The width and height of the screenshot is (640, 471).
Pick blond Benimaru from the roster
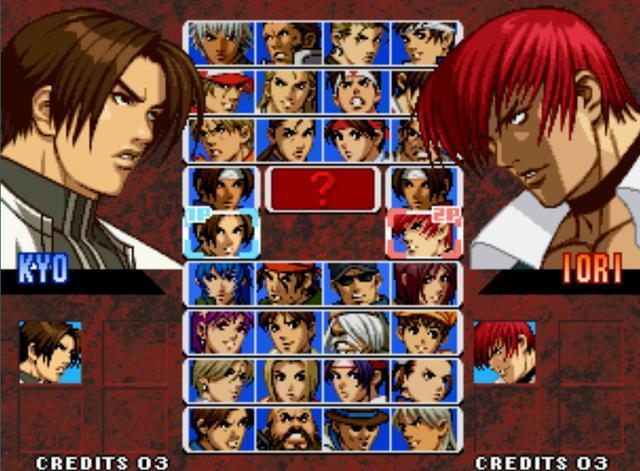click(357, 42)
